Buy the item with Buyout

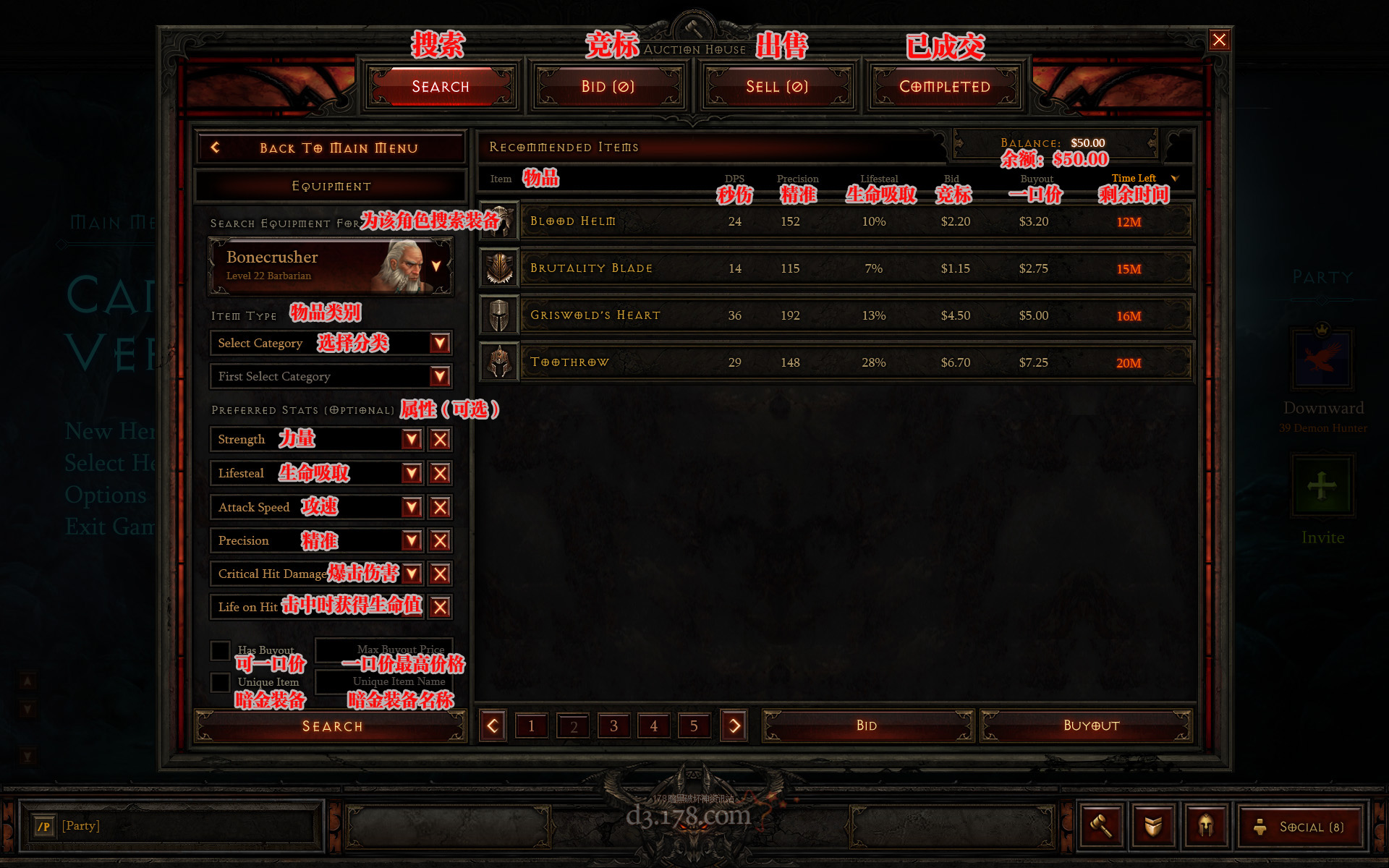1091,726
